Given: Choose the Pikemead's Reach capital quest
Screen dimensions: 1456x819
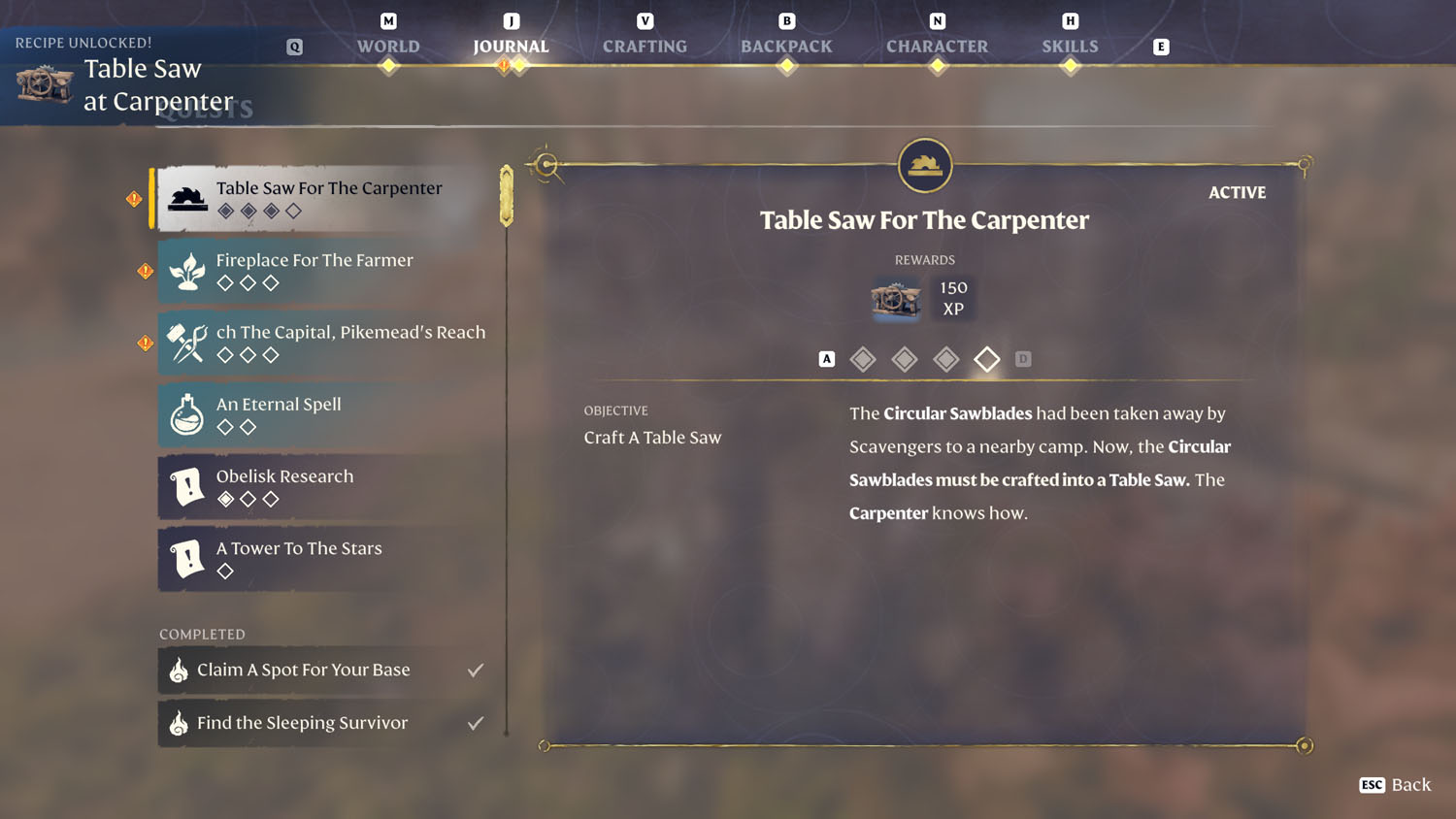Looking at the screenshot, I should coord(328,343).
